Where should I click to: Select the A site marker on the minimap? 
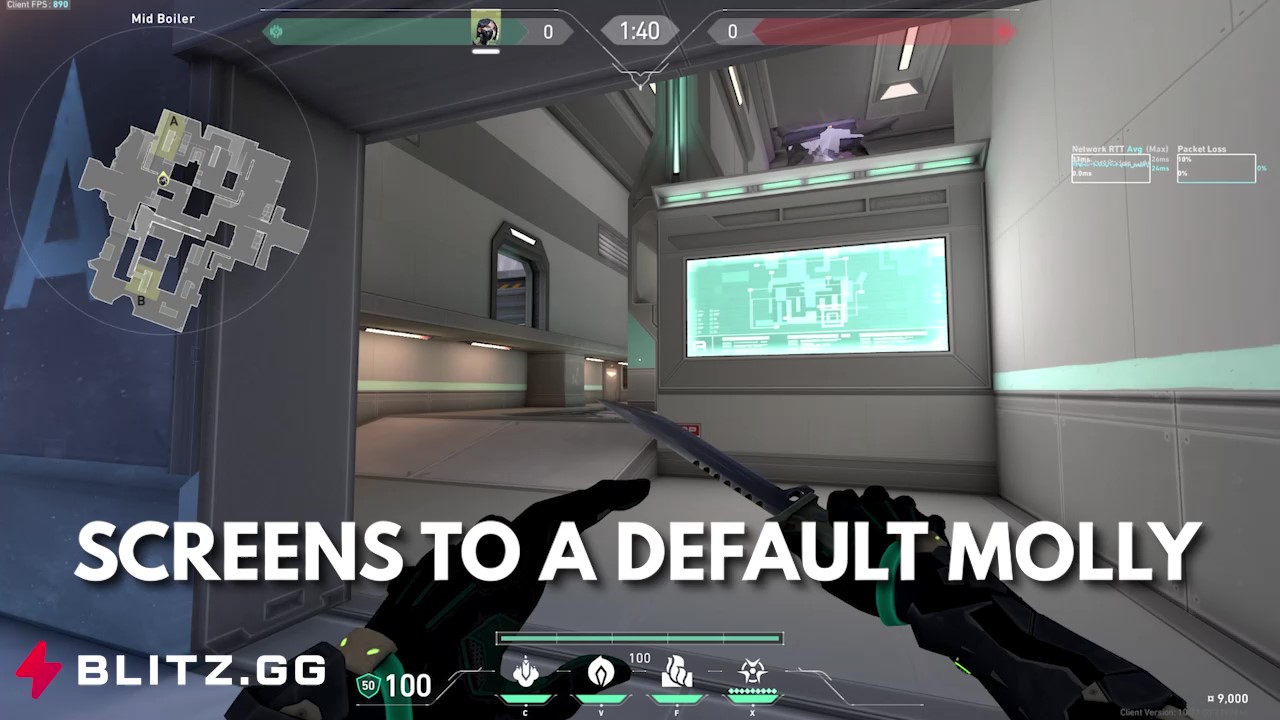(172, 120)
